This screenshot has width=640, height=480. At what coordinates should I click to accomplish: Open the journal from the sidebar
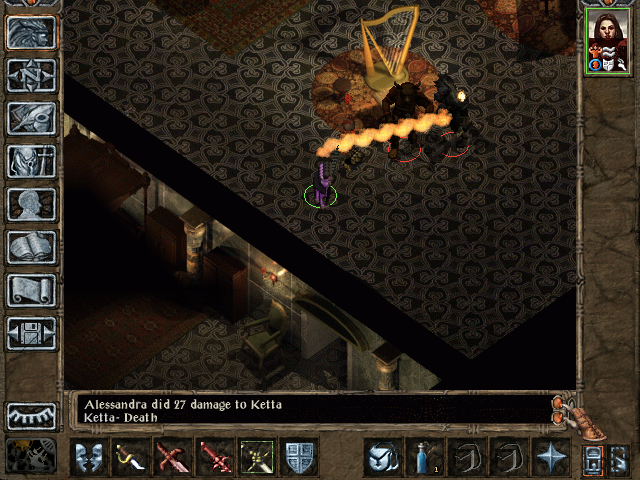(x=31, y=118)
